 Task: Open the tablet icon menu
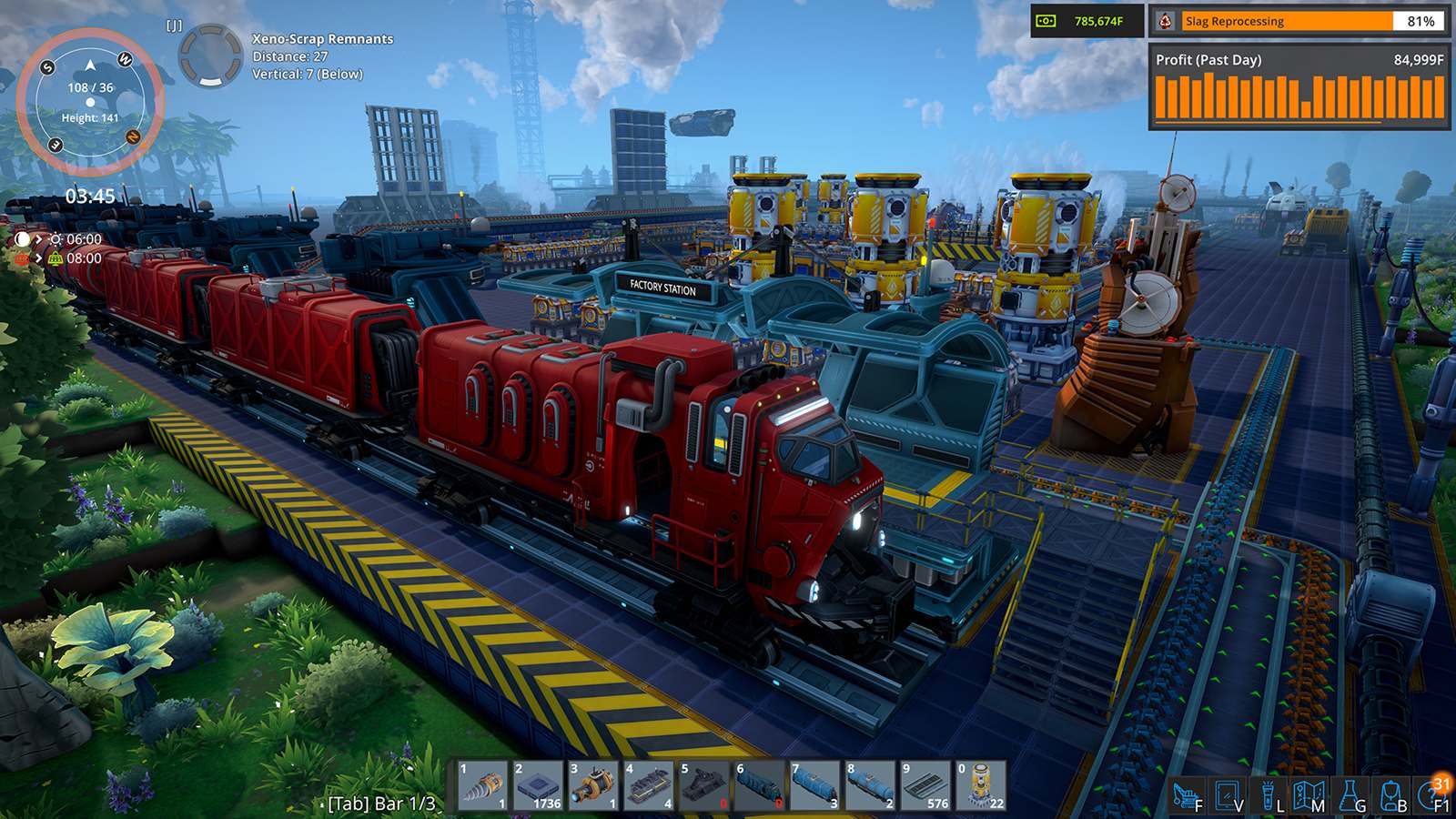click(1227, 795)
